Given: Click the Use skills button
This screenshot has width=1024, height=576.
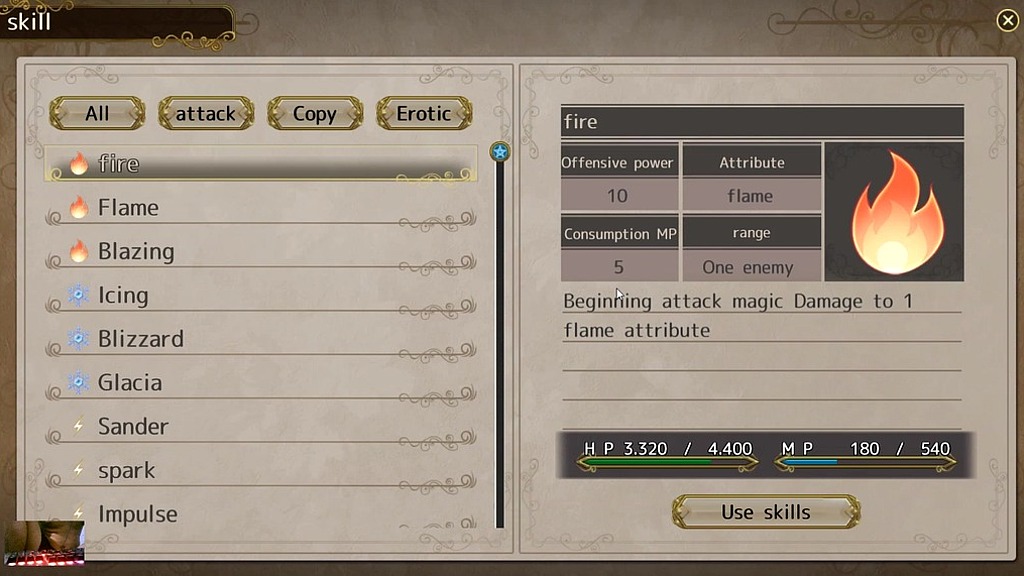Looking at the screenshot, I should (x=766, y=512).
